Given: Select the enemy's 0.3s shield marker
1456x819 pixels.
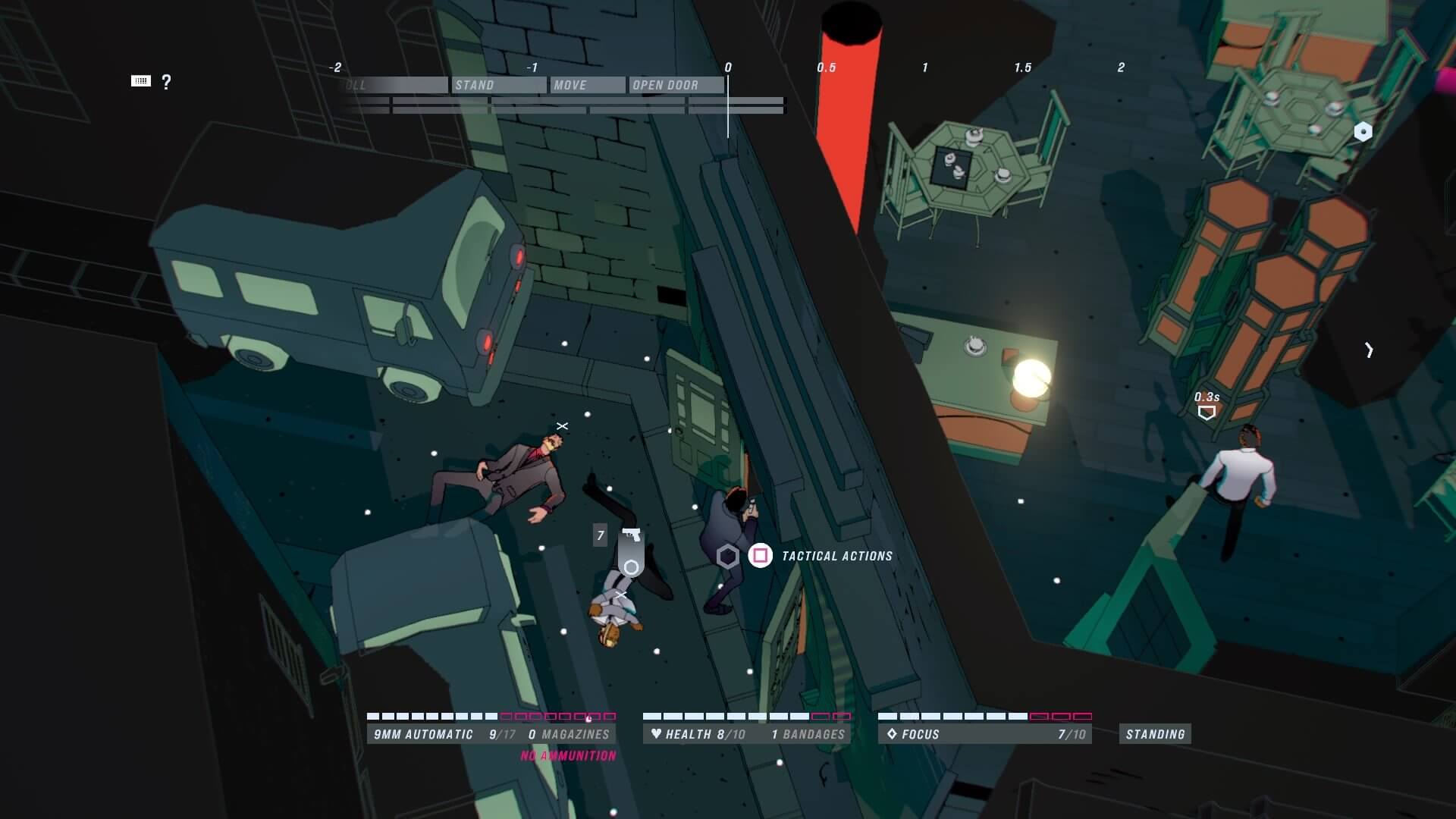Looking at the screenshot, I should click(1207, 413).
